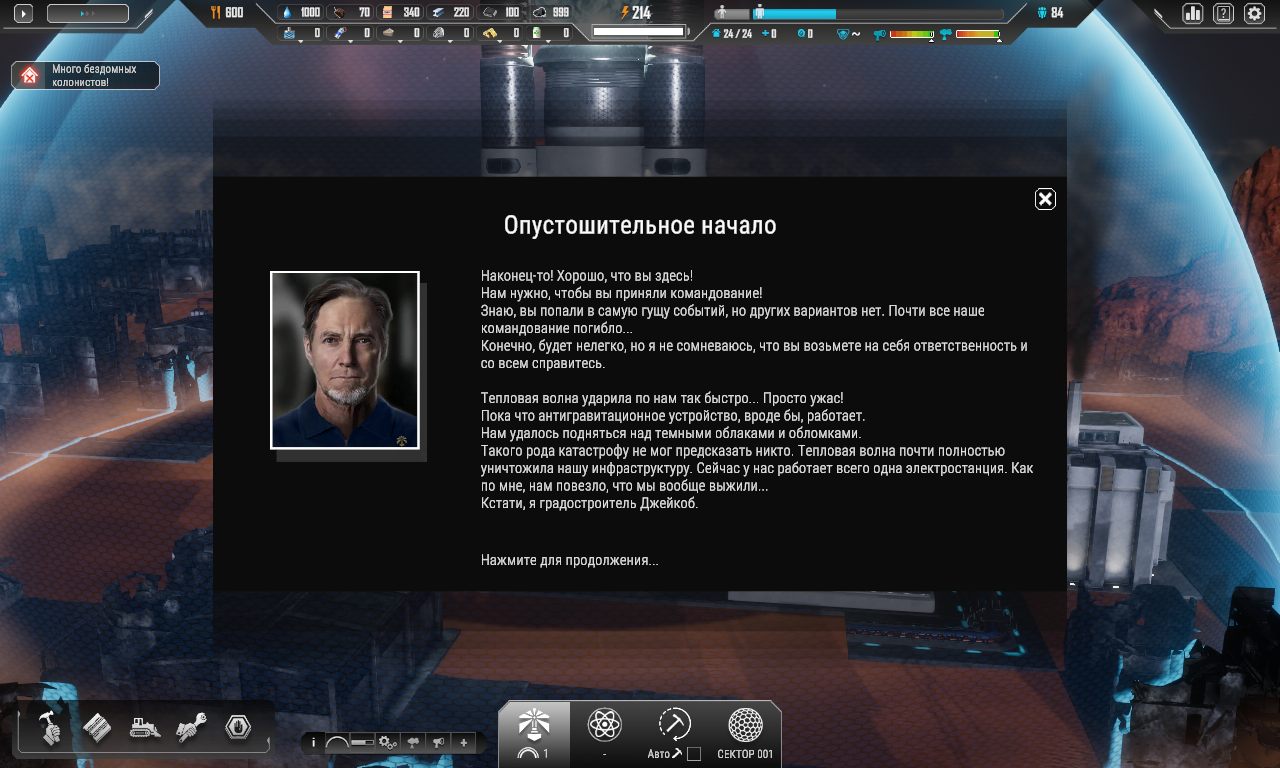Open the question mark help menu
The image size is (1280, 768).
[x=1222, y=14]
